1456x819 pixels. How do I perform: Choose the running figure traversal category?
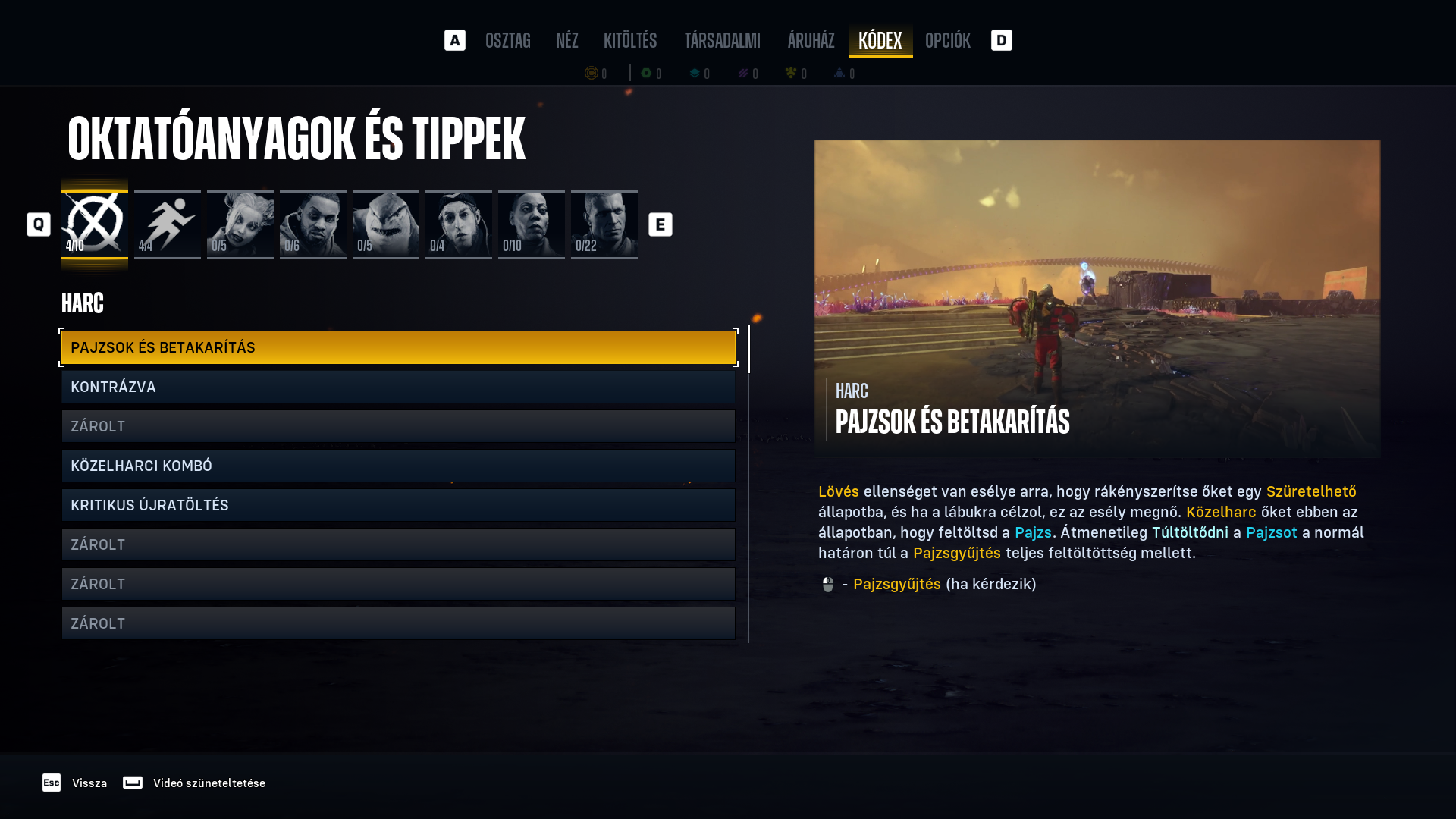coord(168,224)
